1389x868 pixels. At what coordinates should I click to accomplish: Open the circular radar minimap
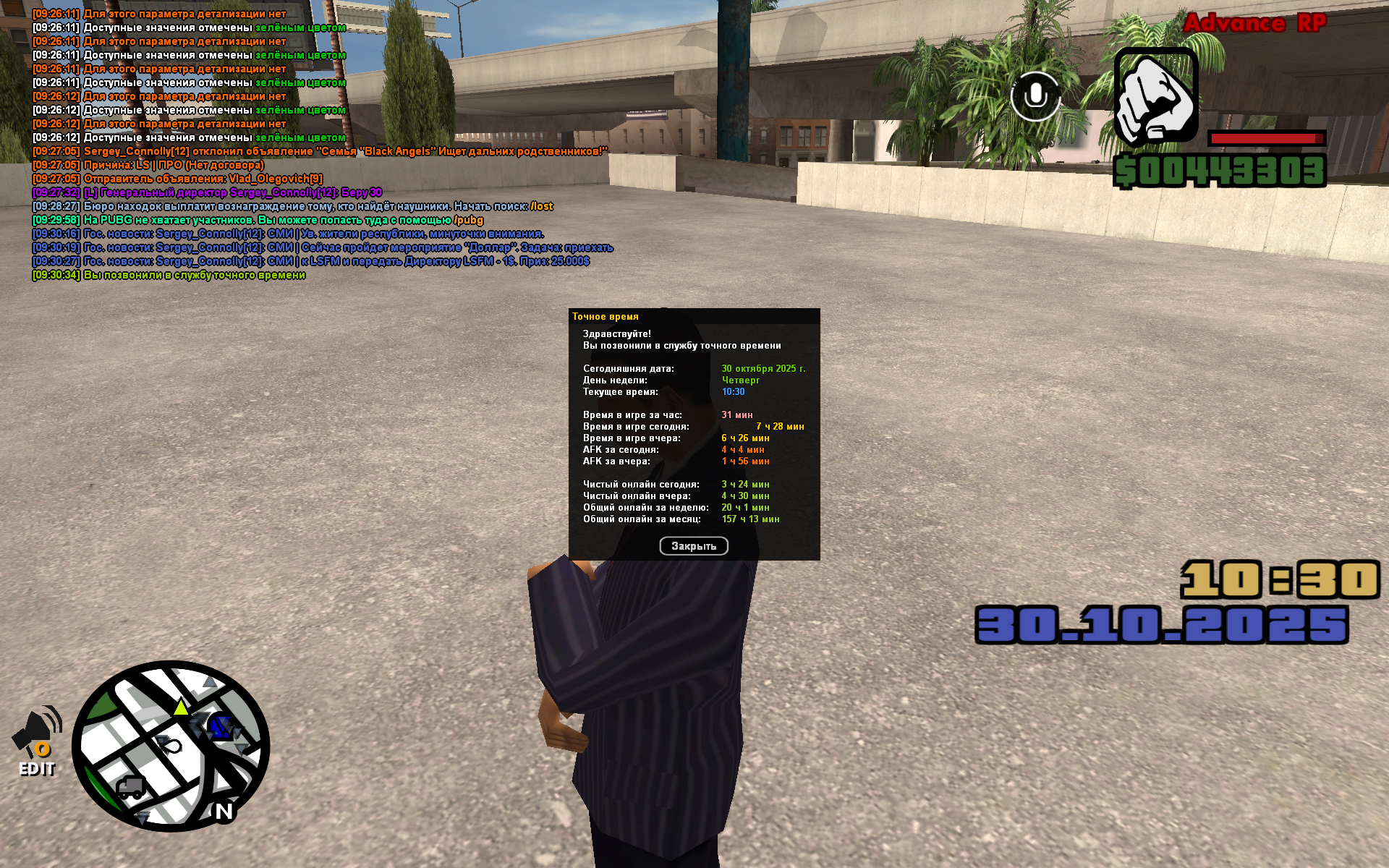click(x=171, y=746)
